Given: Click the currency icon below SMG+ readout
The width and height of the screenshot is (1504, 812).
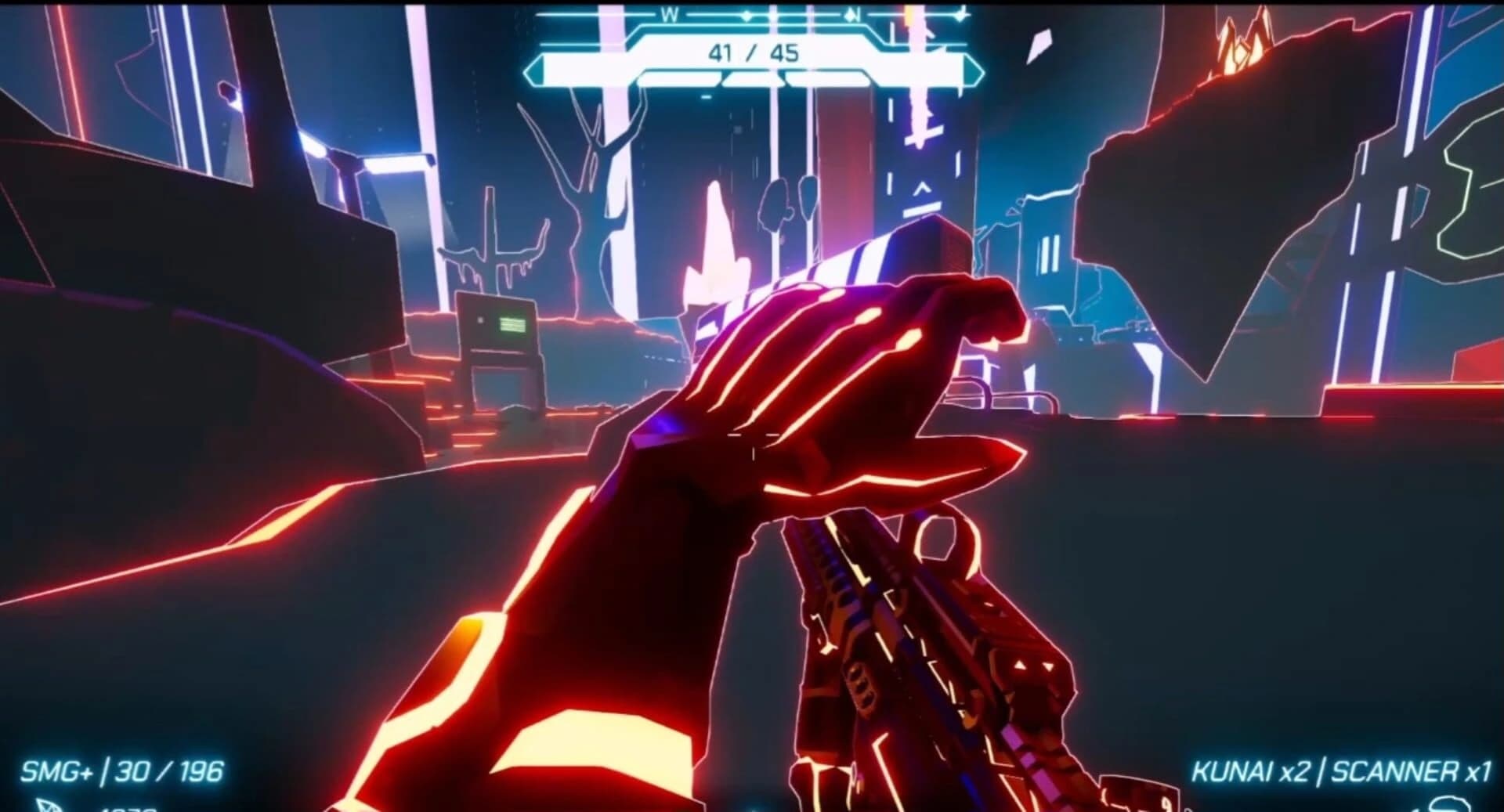Looking at the screenshot, I should pos(47,807).
